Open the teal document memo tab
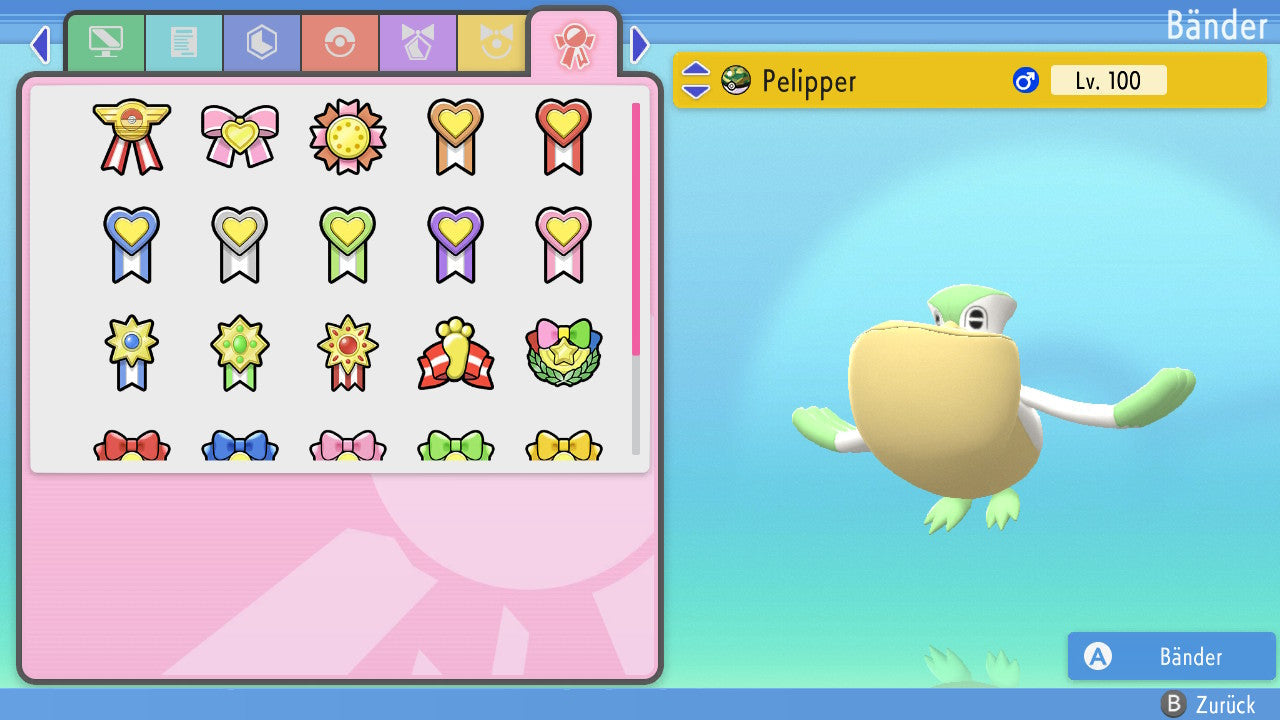The width and height of the screenshot is (1280, 720). pyautogui.click(x=184, y=43)
